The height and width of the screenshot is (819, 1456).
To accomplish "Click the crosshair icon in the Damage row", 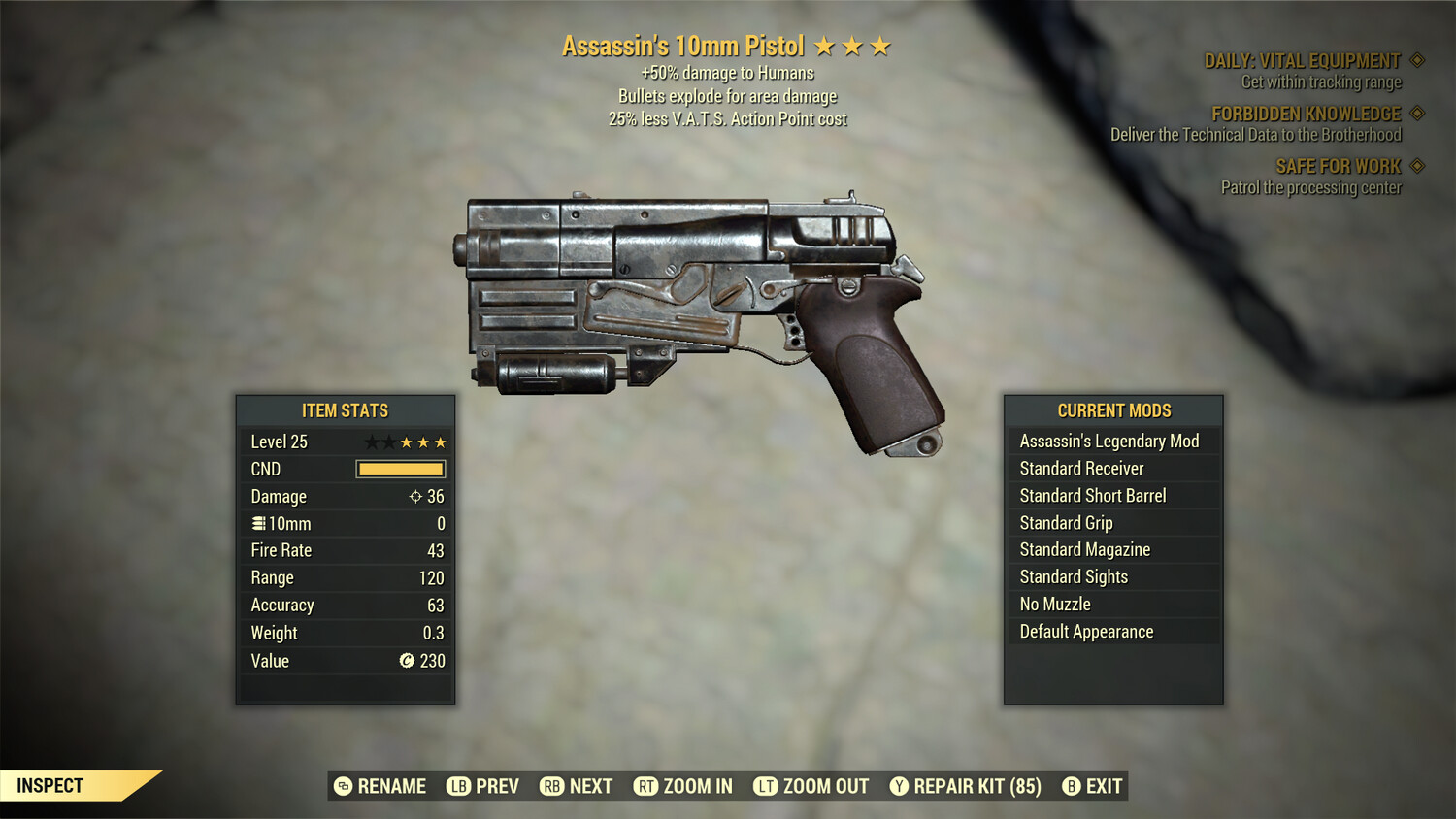I will [x=416, y=496].
